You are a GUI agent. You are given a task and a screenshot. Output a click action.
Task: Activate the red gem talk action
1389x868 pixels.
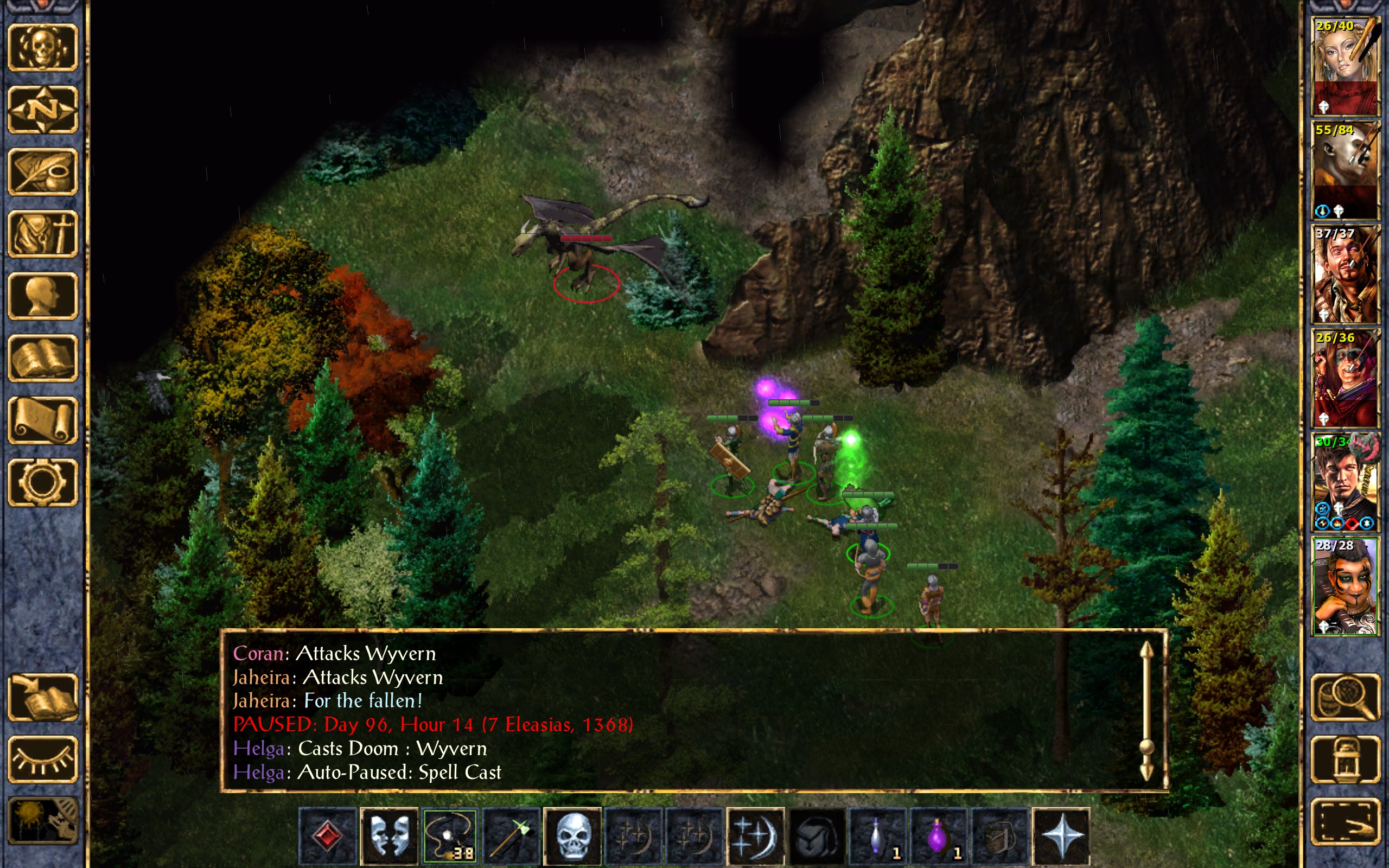click(328, 836)
